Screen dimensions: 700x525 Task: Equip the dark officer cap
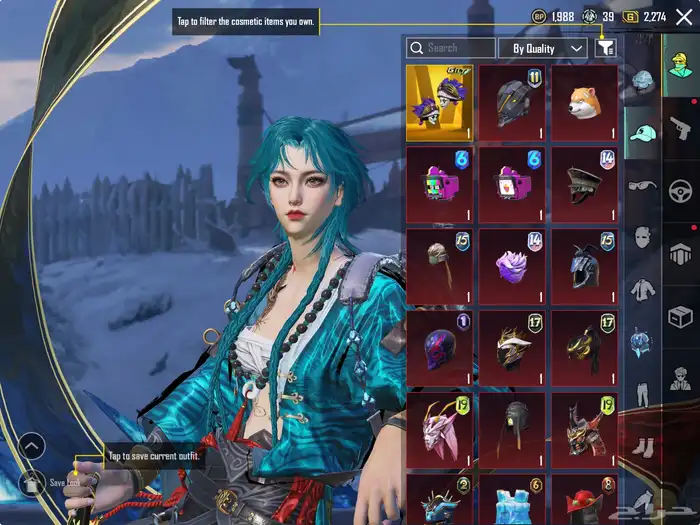tap(584, 184)
